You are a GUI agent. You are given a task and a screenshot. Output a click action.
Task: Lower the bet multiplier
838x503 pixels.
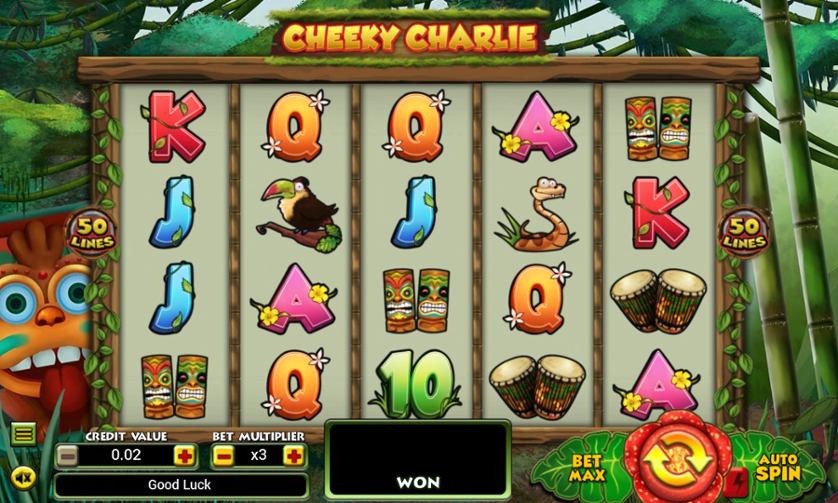coord(224,456)
